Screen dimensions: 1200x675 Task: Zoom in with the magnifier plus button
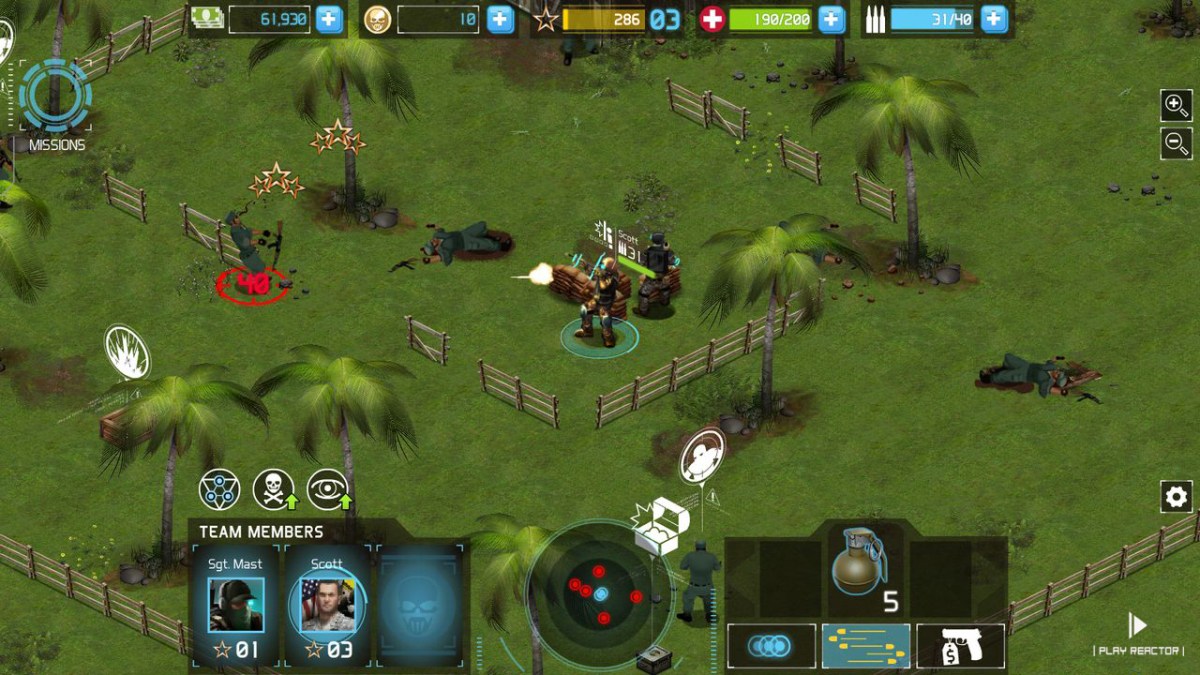(x=1175, y=104)
